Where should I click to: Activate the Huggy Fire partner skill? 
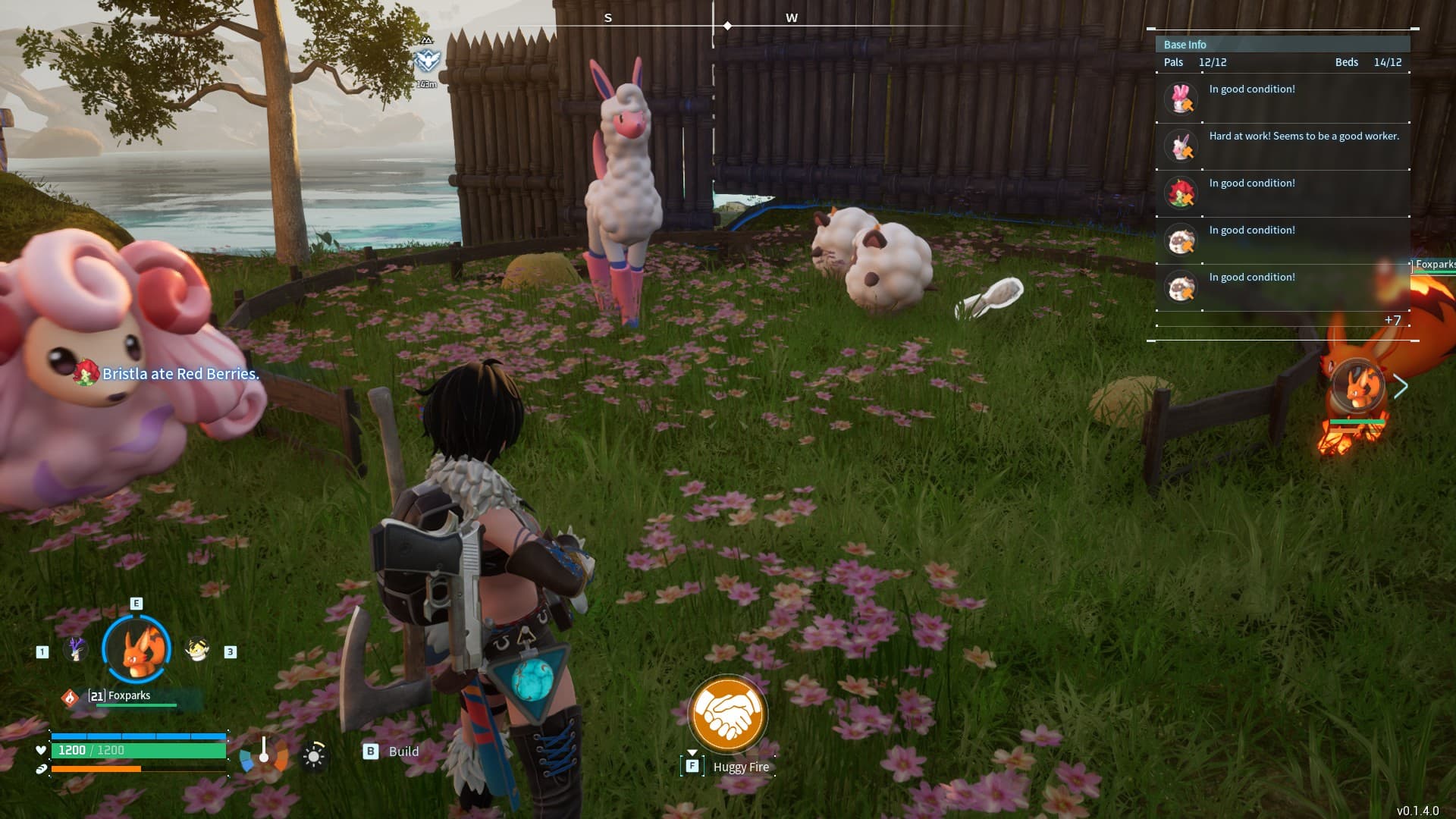[727, 714]
